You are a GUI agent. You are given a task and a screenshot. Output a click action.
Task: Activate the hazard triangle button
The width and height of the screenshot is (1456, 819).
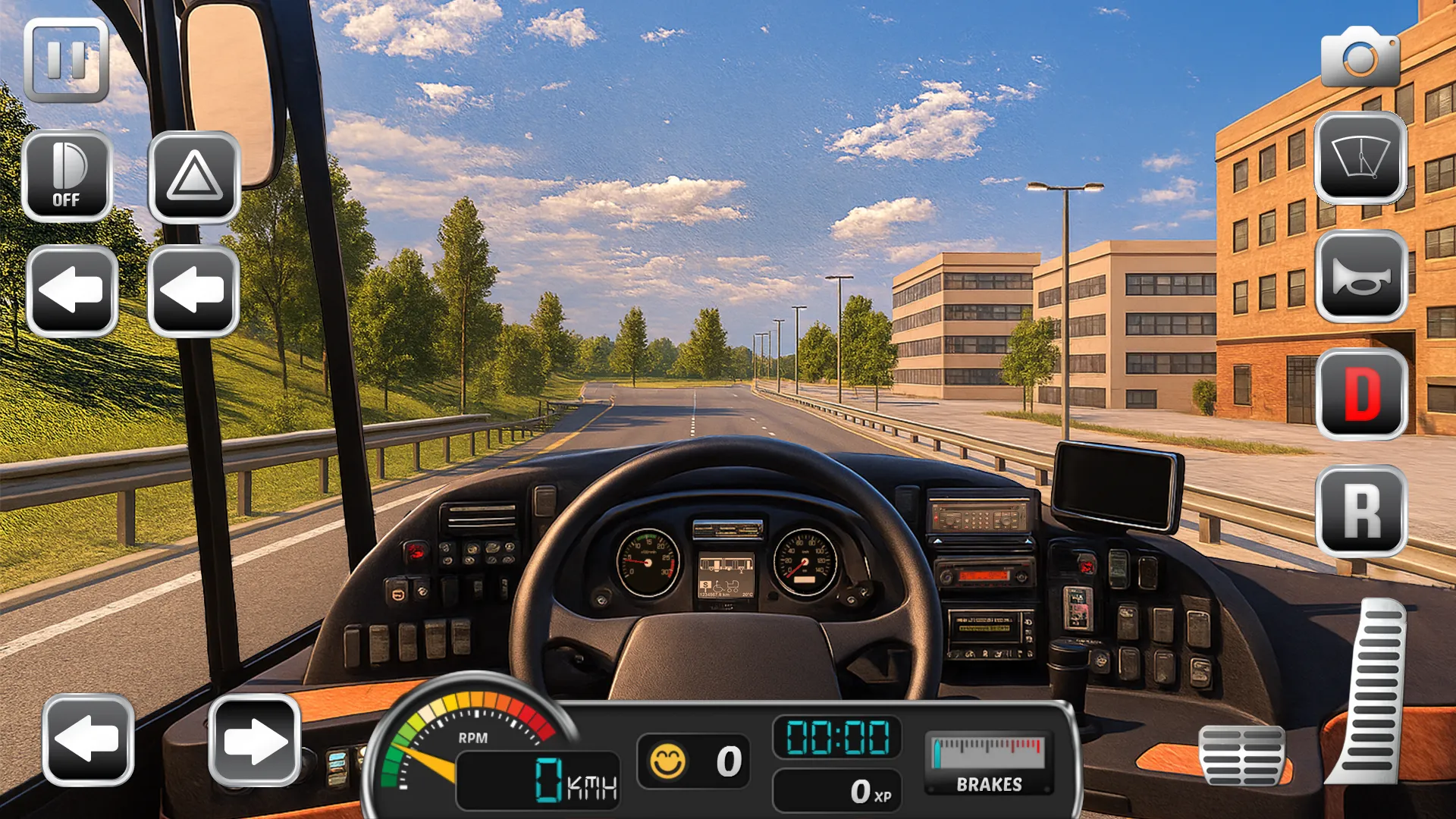194,177
